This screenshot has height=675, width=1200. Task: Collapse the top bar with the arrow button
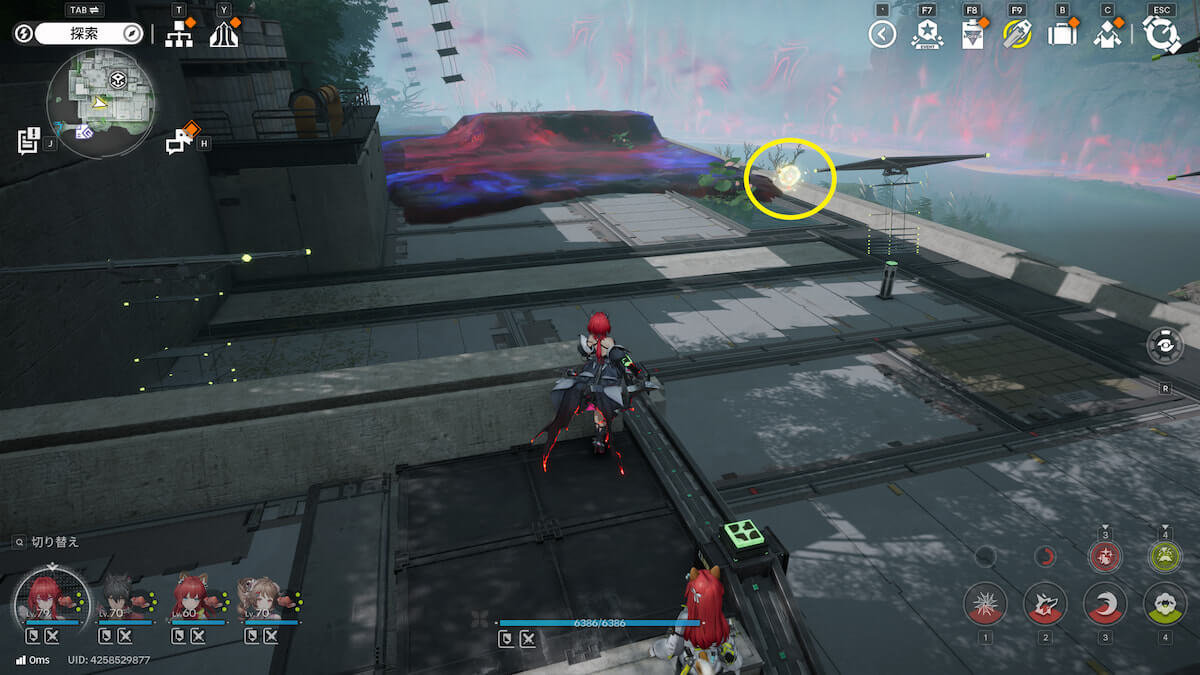pos(882,35)
